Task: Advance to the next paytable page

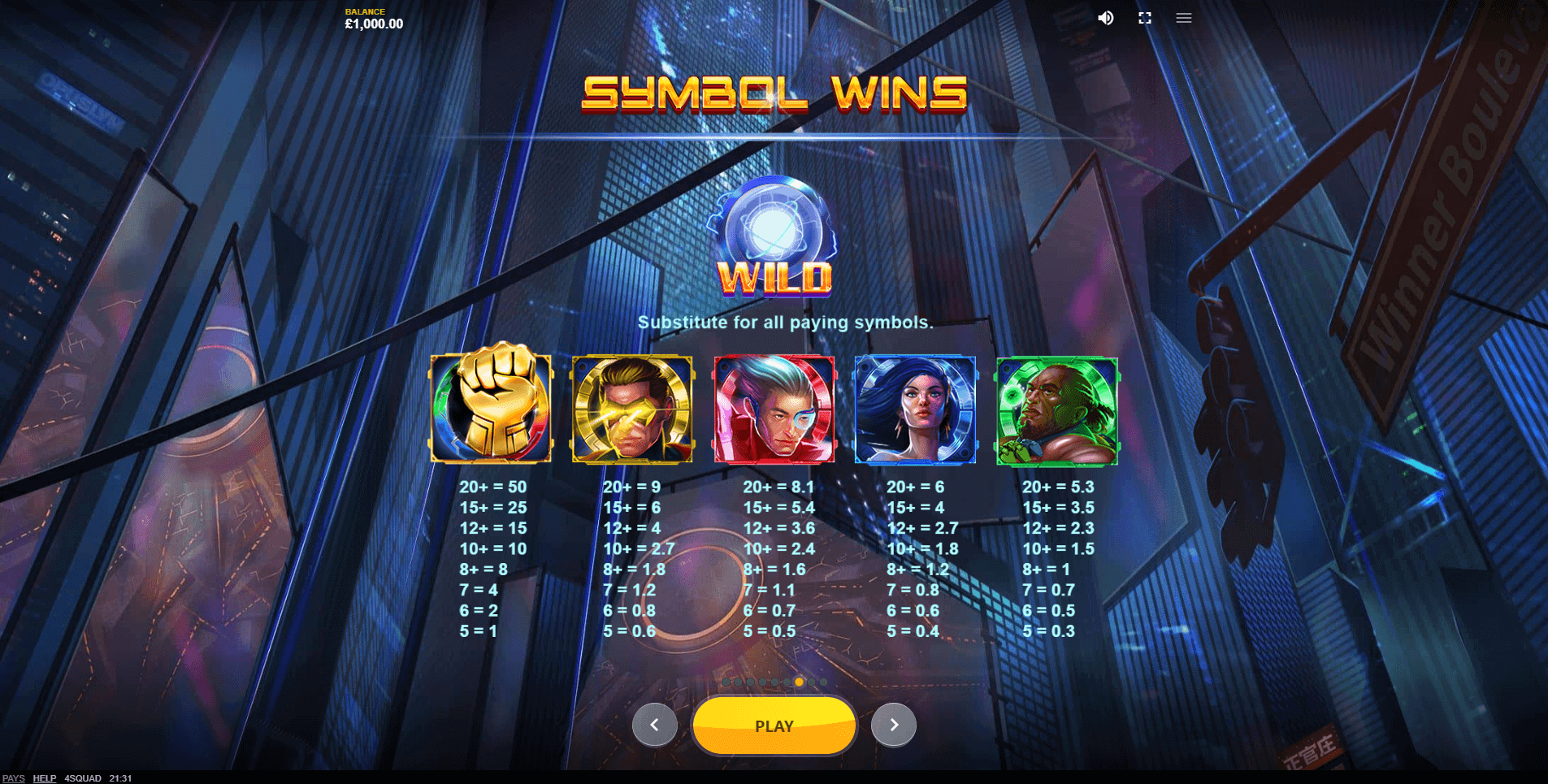Action: point(893,725)
